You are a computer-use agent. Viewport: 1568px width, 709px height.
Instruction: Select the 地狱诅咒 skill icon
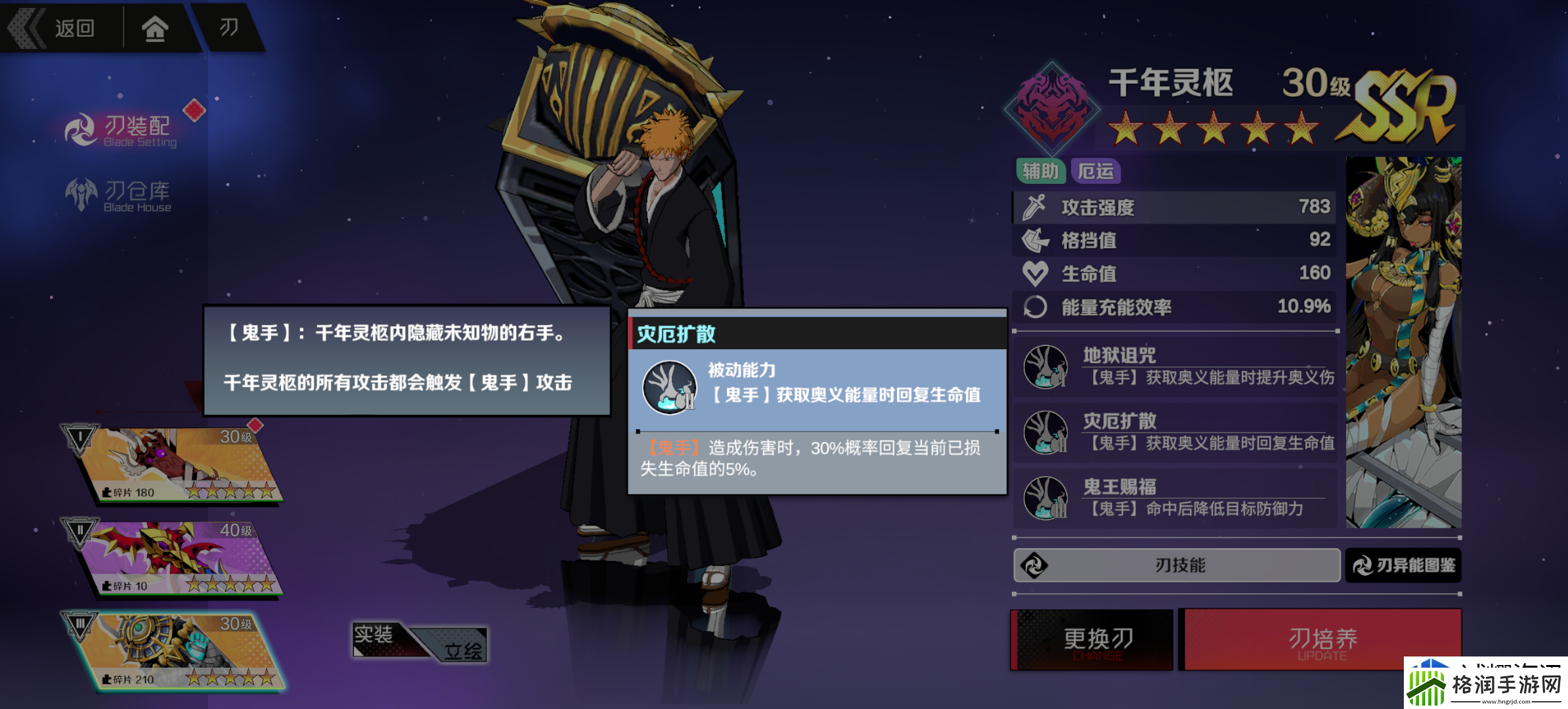(x=1046, y=368)
